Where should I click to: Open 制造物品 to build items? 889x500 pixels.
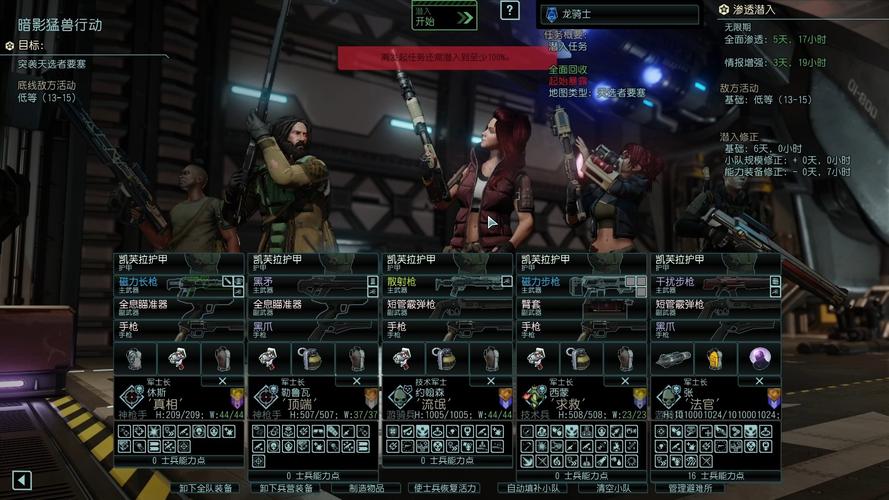click(366, 489)
